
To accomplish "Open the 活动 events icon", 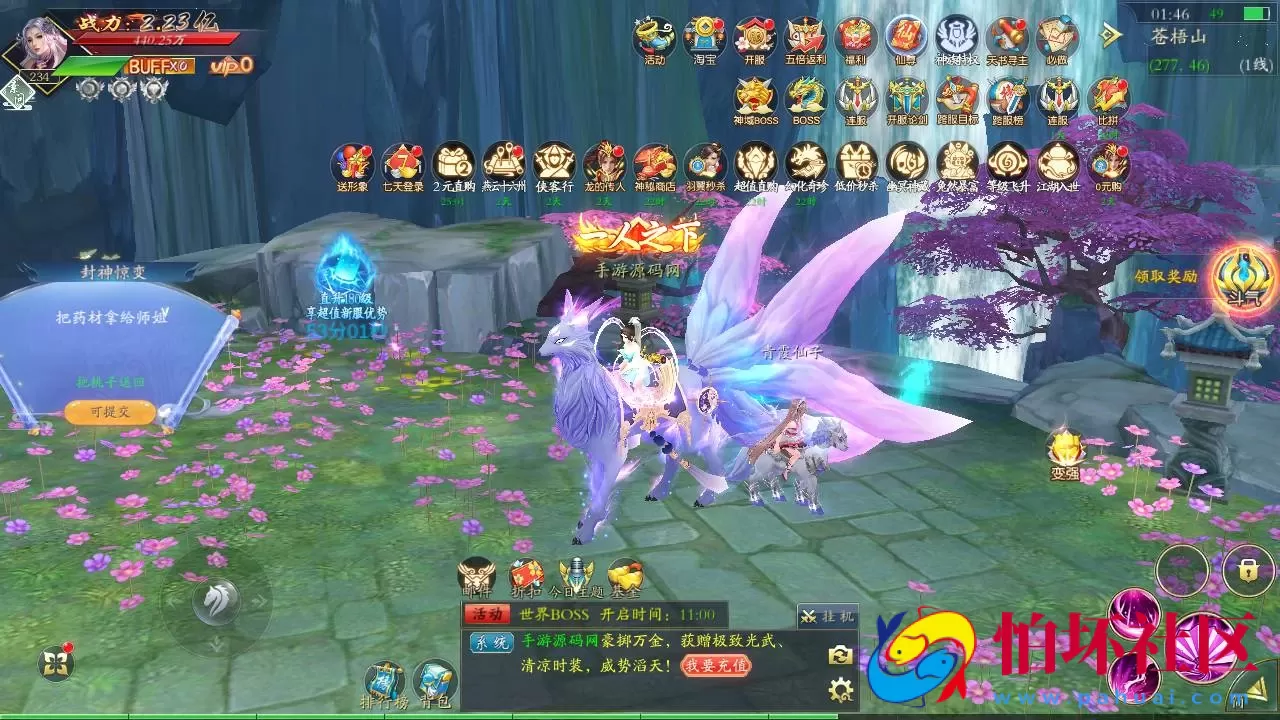I will click(x=654, y=39).
